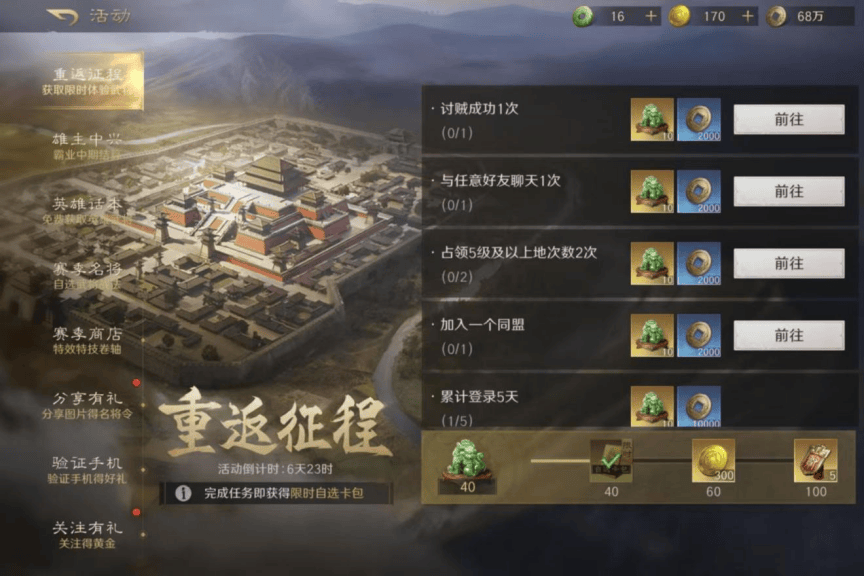The height and width of the screenshot is (576, 864).
Task: Inspect the jade reward icon on 累计登录5天
Action: [x=652, y=405]
